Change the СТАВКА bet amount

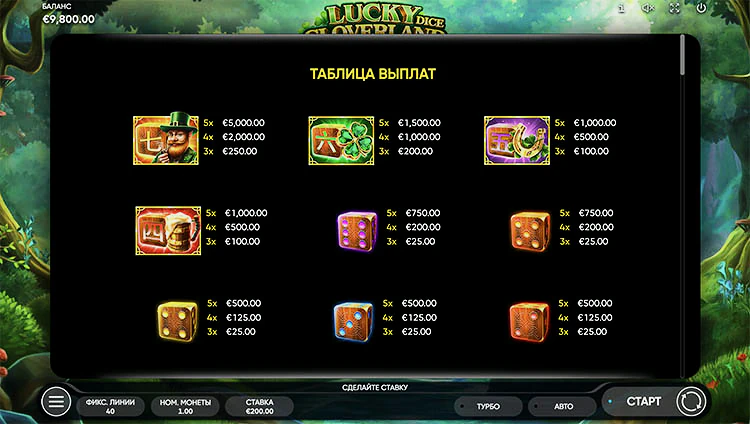(259, 406)
